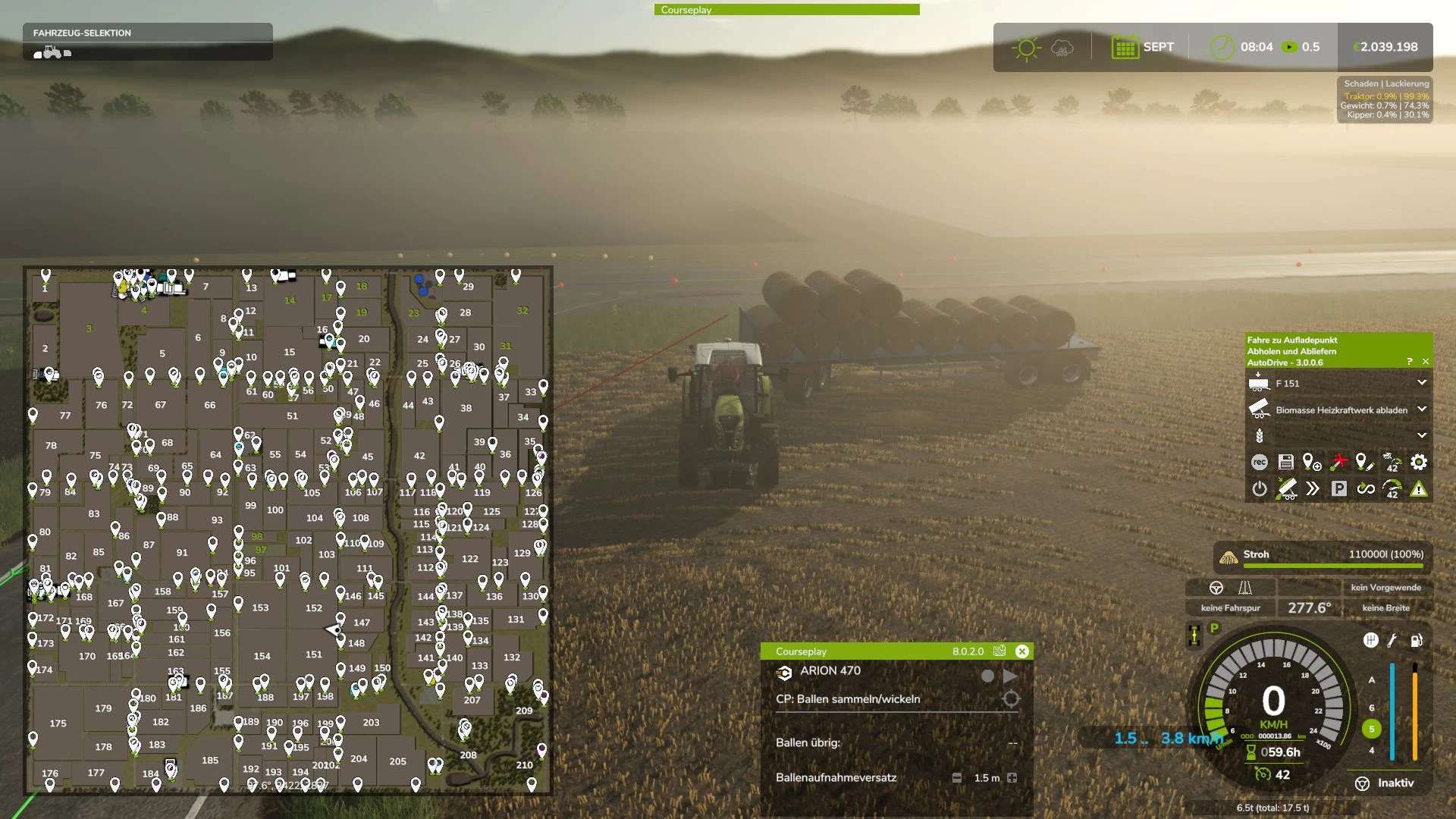This screenshot has height=819, width=1456.
Task: Decrease Ballenaufnahmeversatz with the minus control
Action: (957, 778)
